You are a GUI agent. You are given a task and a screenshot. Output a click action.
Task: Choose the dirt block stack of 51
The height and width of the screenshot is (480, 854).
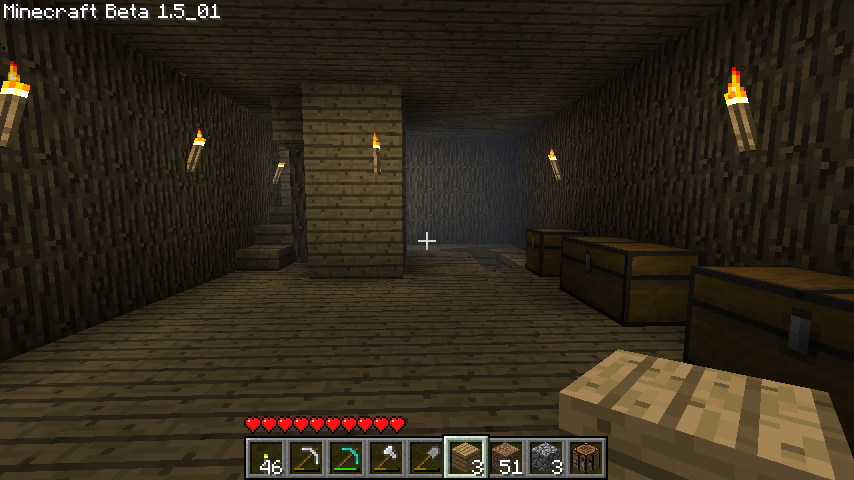point(506,457)
